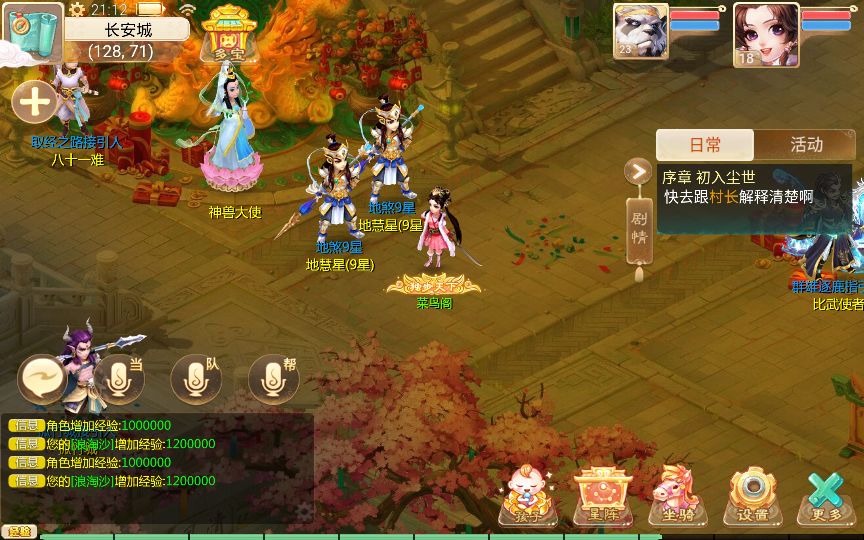Open the 设置 settings menu

coord(752,496)
